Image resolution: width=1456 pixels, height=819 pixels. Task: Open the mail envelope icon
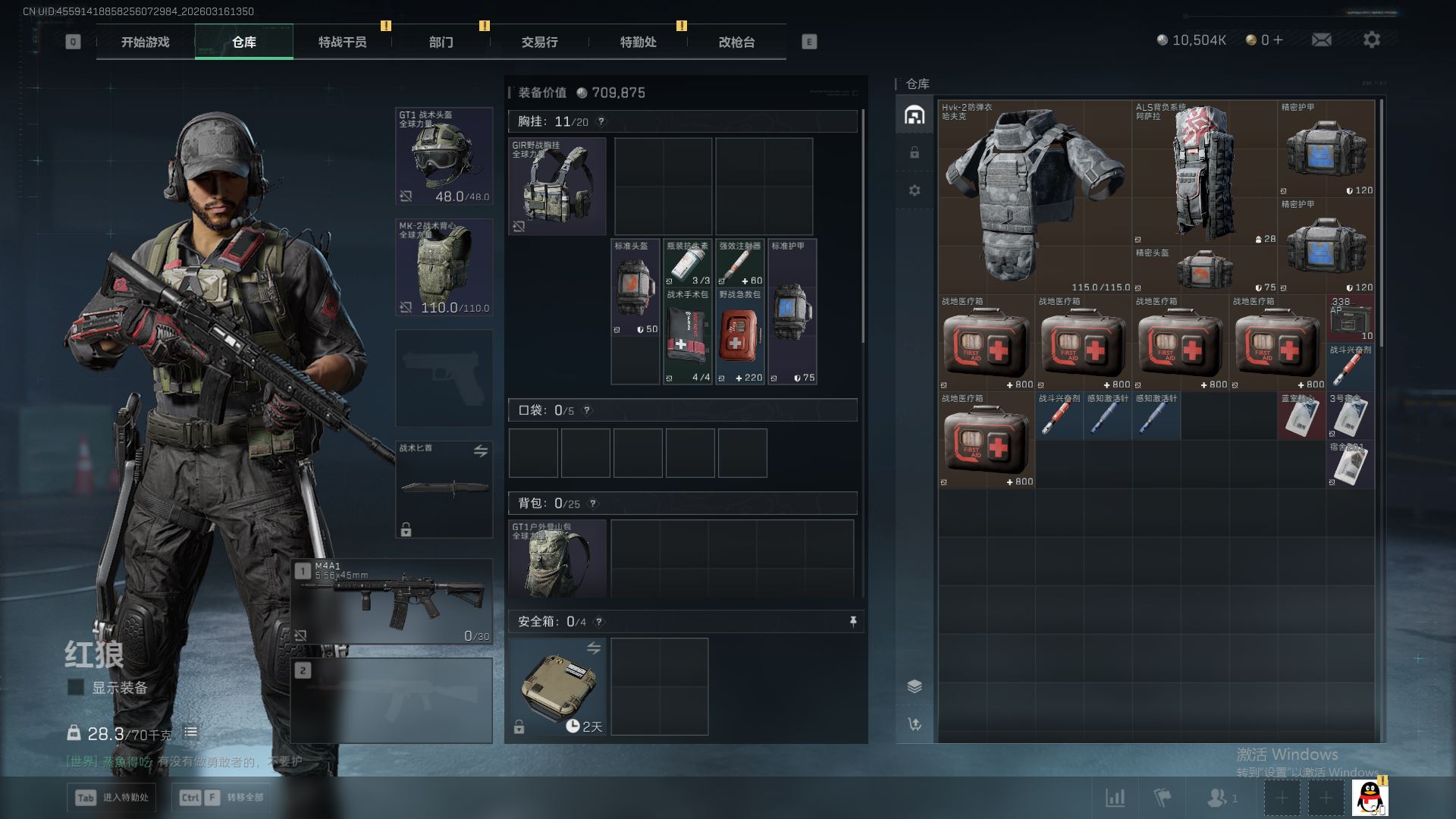point(1321,40)
